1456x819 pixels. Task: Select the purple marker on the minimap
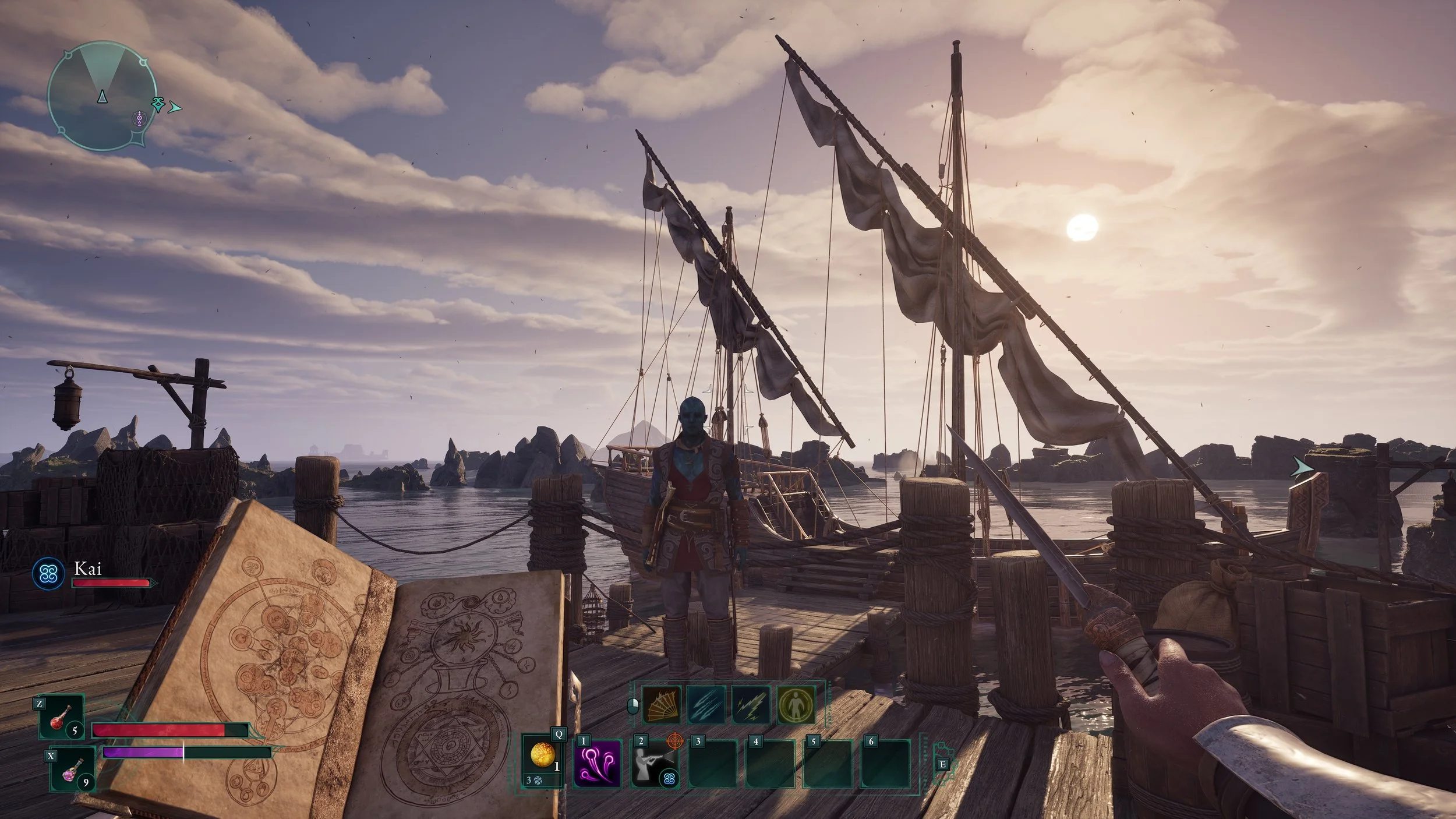(139, 120)
